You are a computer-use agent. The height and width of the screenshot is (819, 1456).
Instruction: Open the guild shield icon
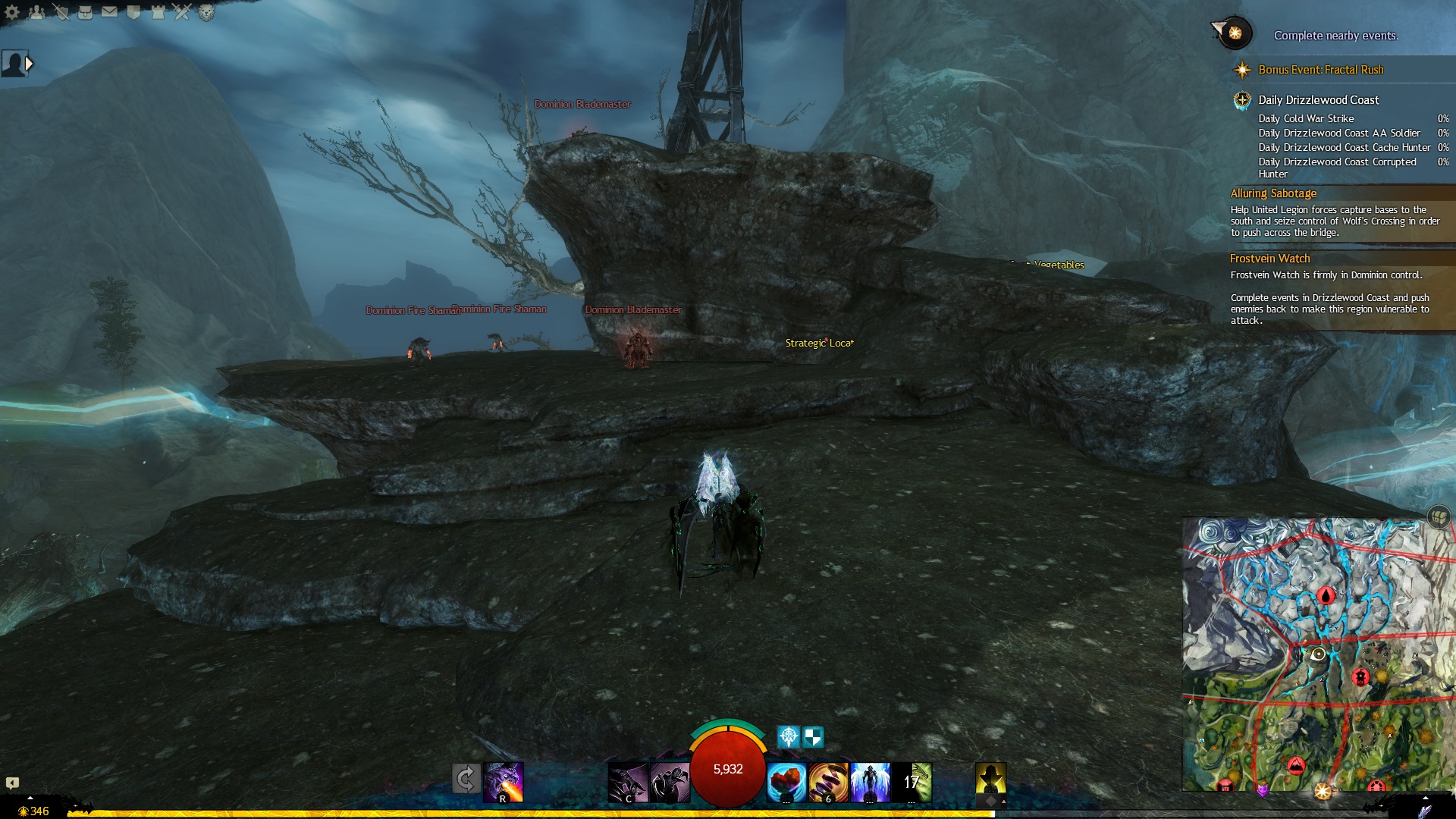[133, 12]
